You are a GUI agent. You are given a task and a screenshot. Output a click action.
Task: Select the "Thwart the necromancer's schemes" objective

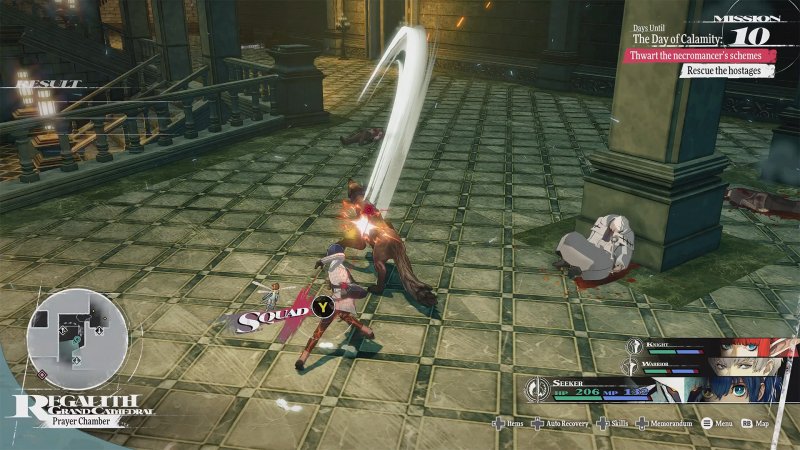pos(695,55)
